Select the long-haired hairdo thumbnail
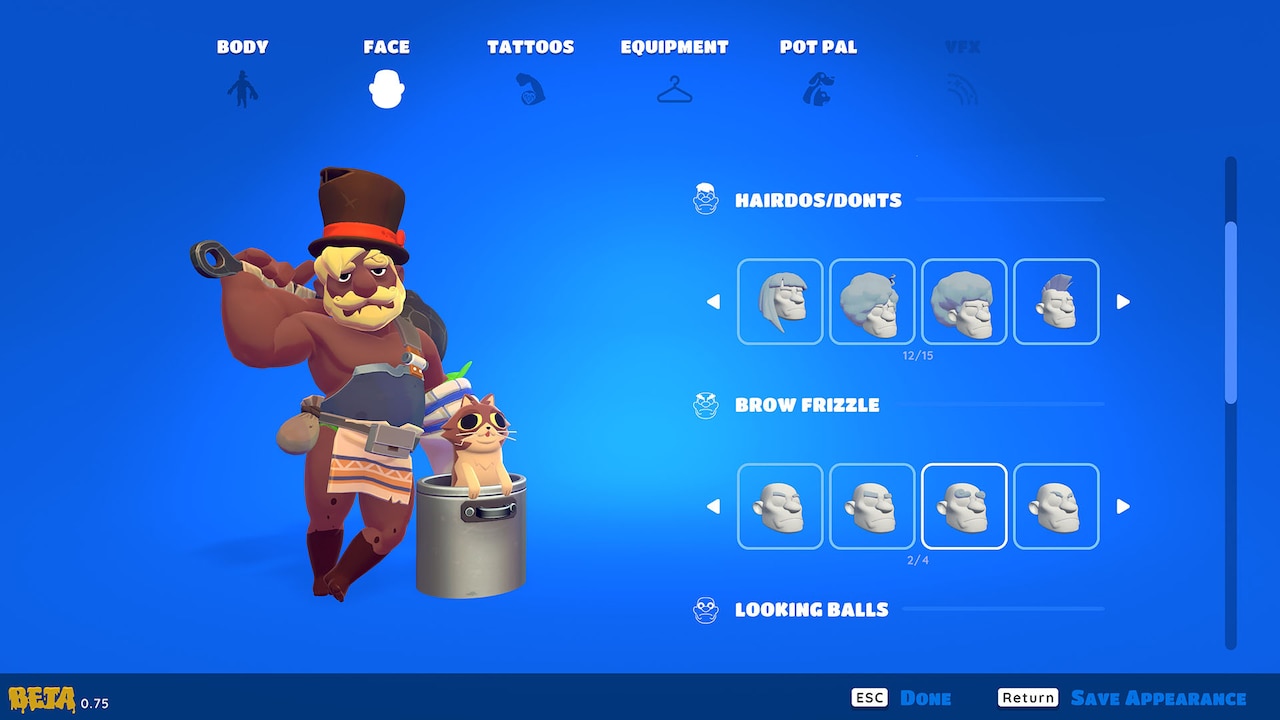 point(780,300)
